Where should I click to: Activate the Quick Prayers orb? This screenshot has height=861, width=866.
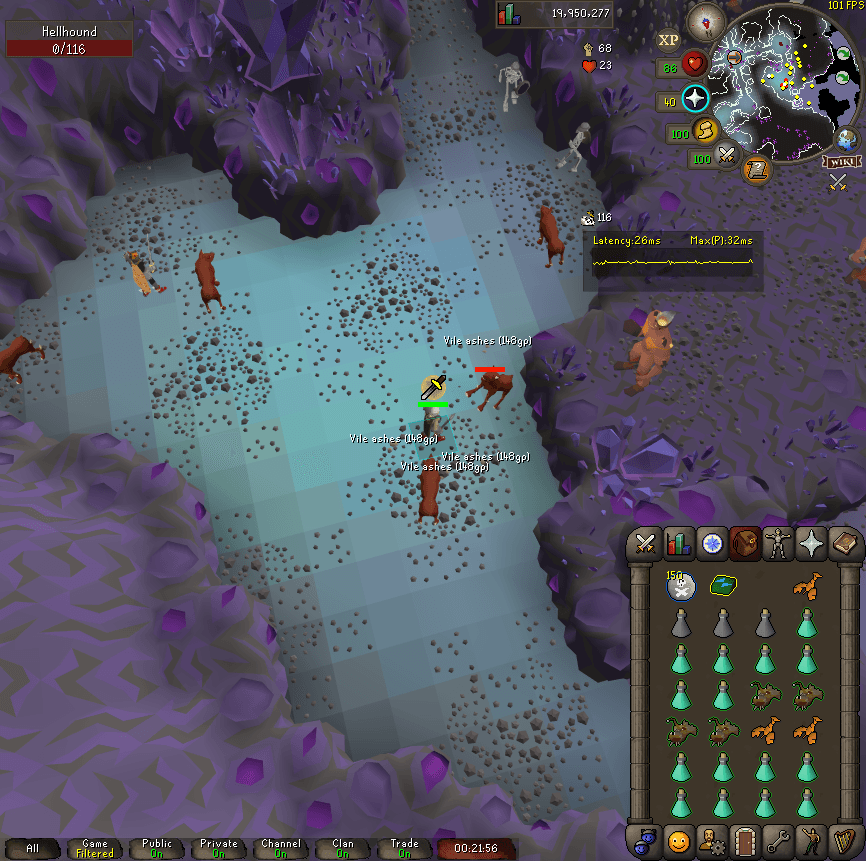pyautogui.click(x=696, y=98)
